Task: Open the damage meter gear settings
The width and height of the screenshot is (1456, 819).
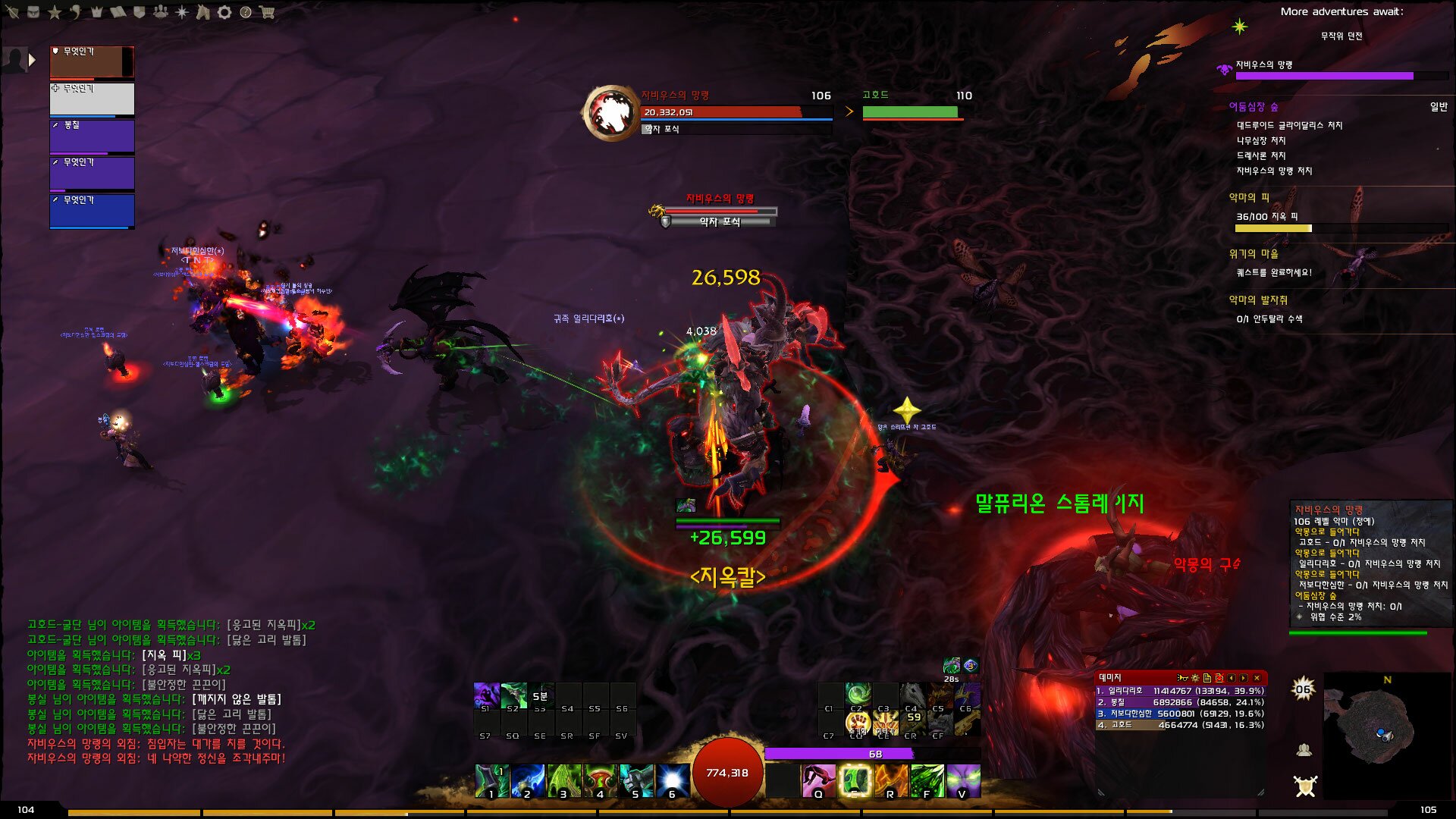Action: 1194,678
